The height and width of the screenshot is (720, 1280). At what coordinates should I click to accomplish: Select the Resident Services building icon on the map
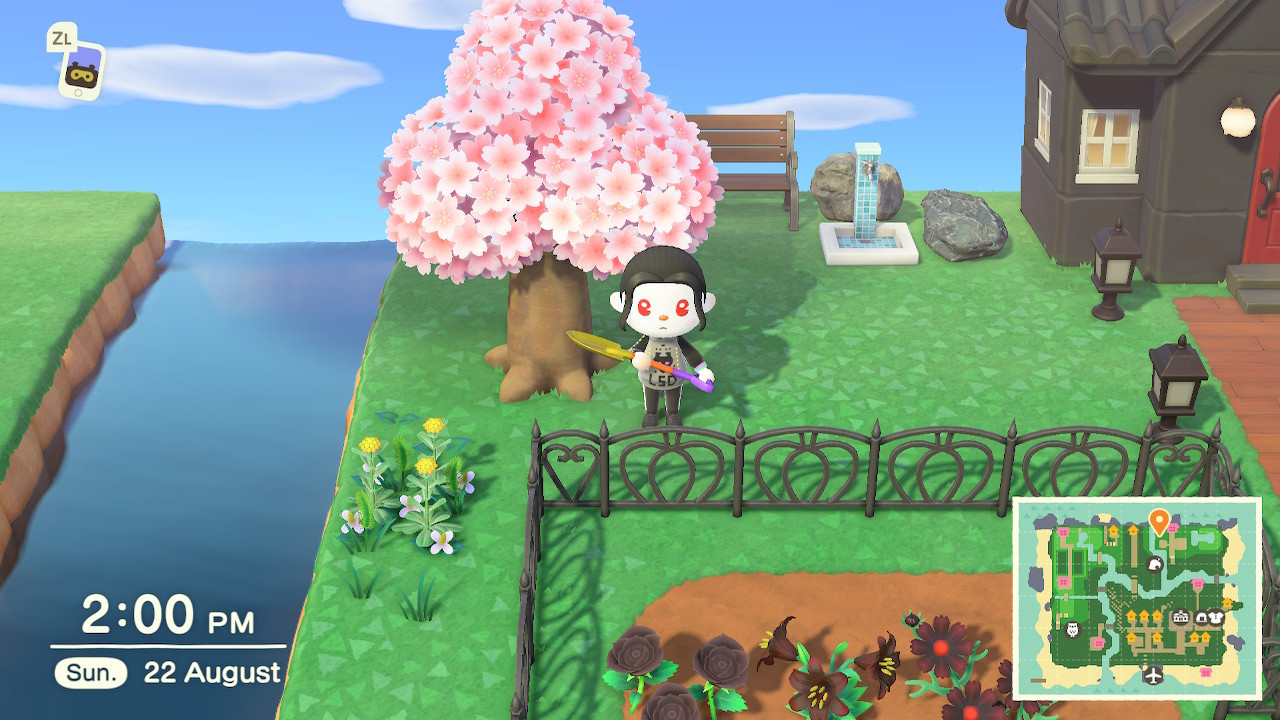click(x=1180, y=616)
